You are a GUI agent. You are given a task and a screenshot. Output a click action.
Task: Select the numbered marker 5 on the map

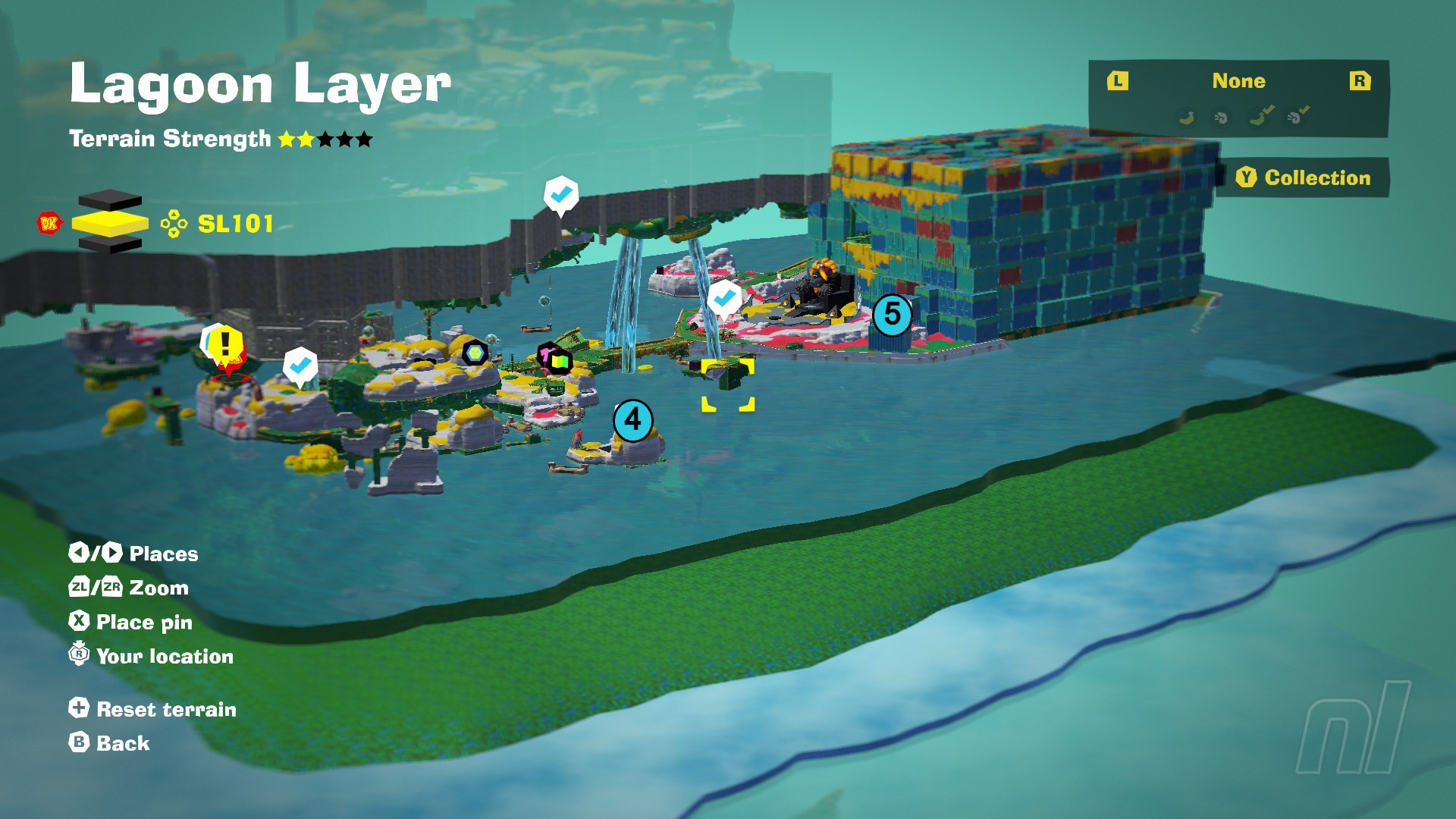pos(892,314)
